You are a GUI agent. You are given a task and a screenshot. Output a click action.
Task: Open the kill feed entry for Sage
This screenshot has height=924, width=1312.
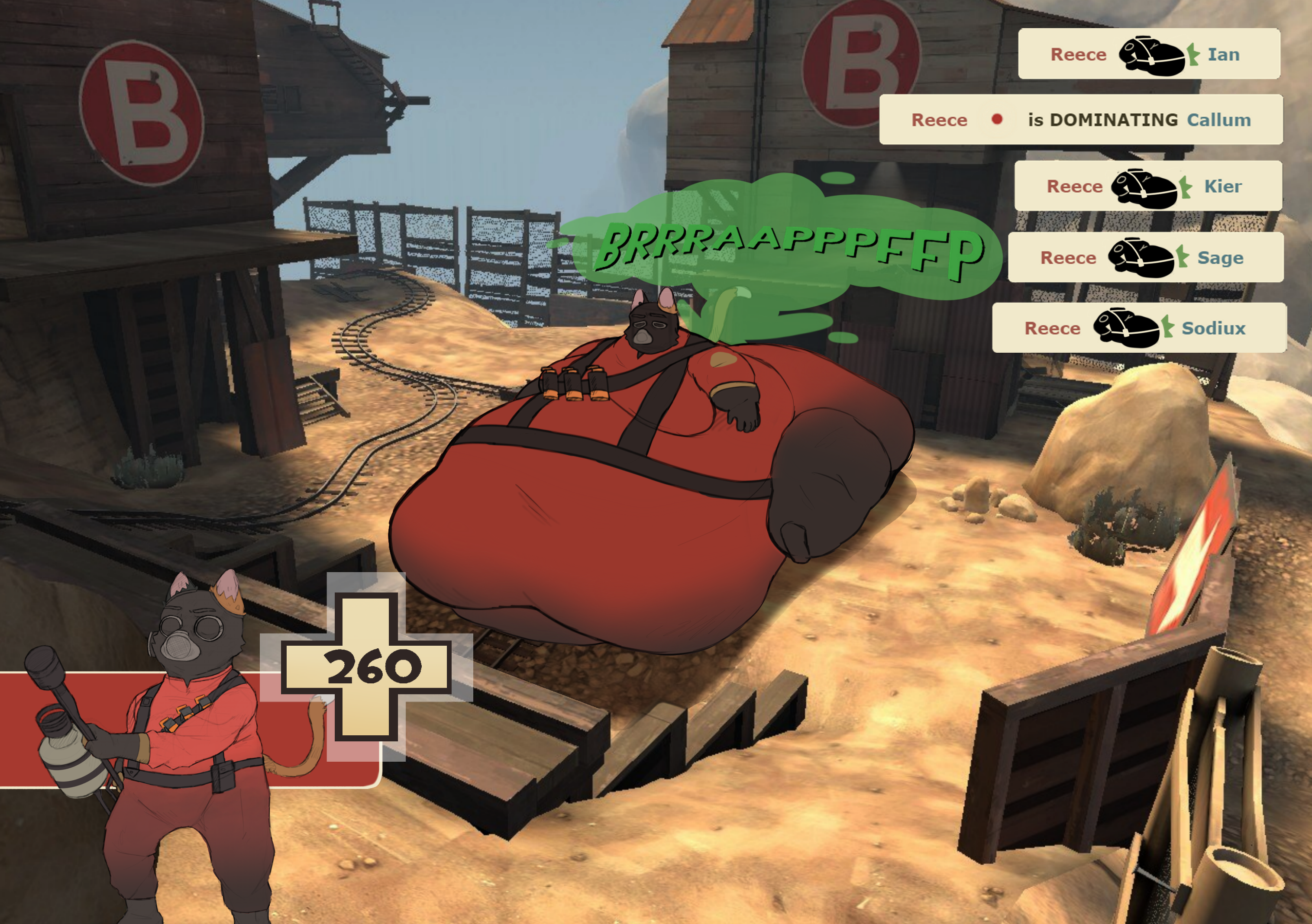pos(1145,257)
